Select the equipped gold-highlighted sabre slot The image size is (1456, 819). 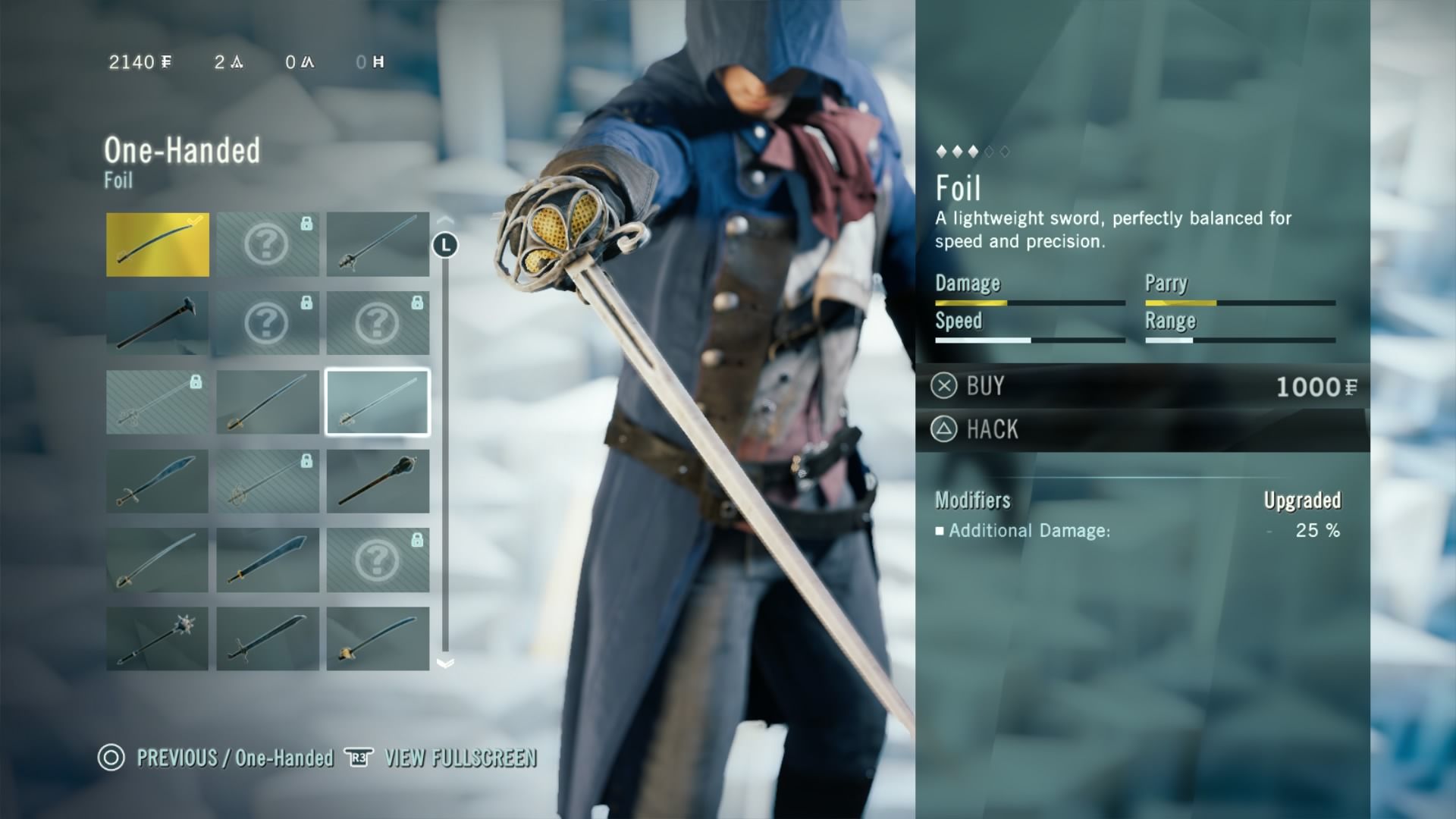[158, 244]
